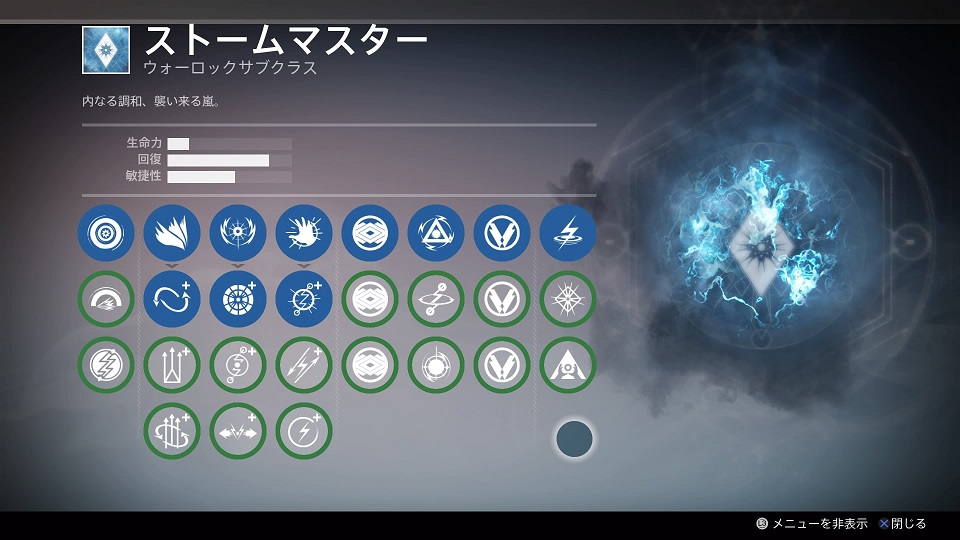Pick the three upward arrows glide upgrade
Screen dimensions: 960x540
click(x=172, y=366)
